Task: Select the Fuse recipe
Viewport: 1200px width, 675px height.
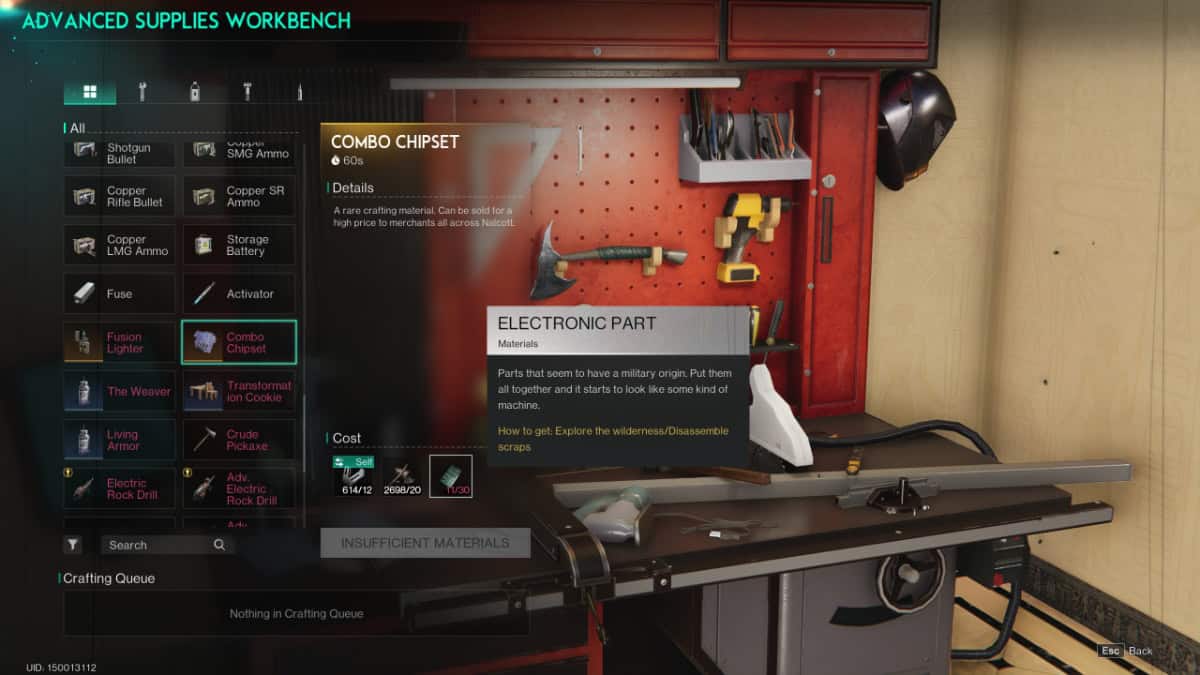Action: (x=119, y=294)
